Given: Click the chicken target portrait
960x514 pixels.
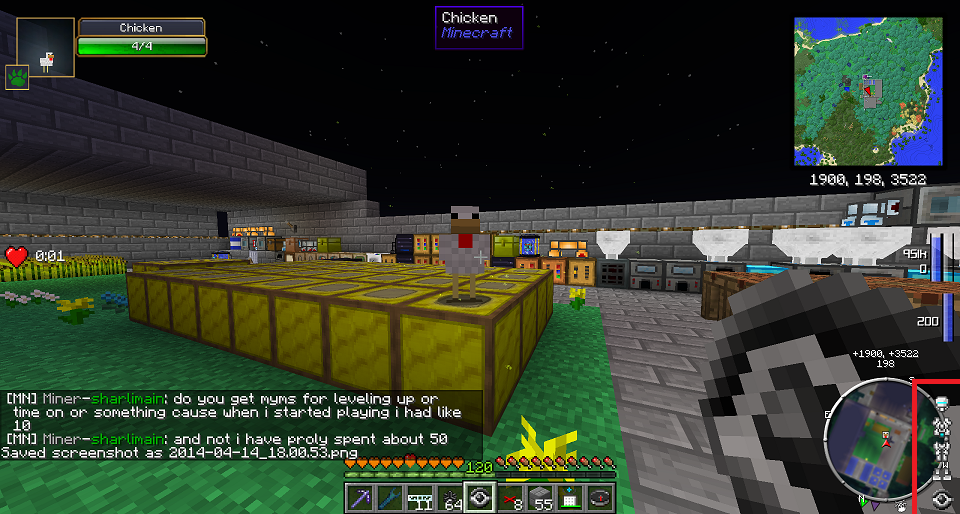Looking at the screenshot, I should click(46, 48).
